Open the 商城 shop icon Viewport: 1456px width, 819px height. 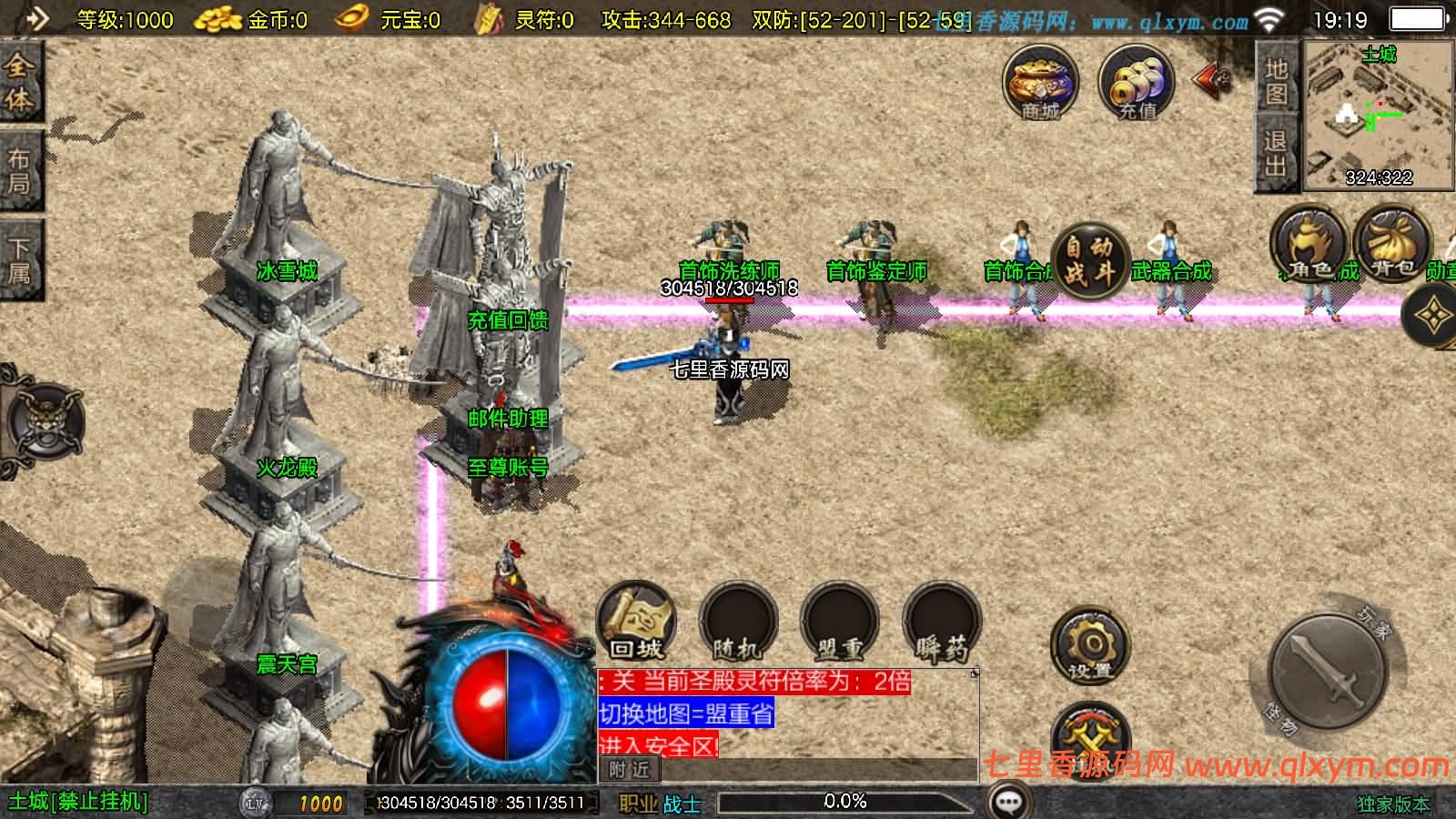click(1040, 83)
